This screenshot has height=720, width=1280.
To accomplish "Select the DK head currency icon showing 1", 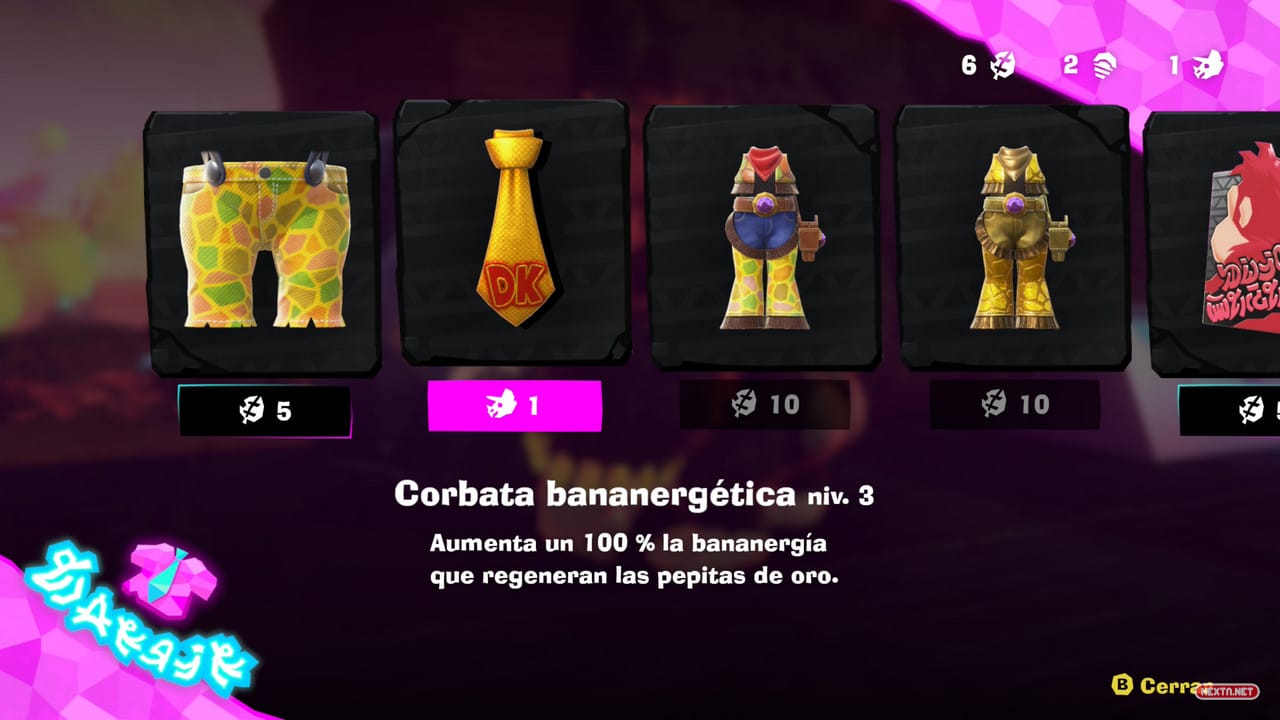I will [x=1207, y=63].
